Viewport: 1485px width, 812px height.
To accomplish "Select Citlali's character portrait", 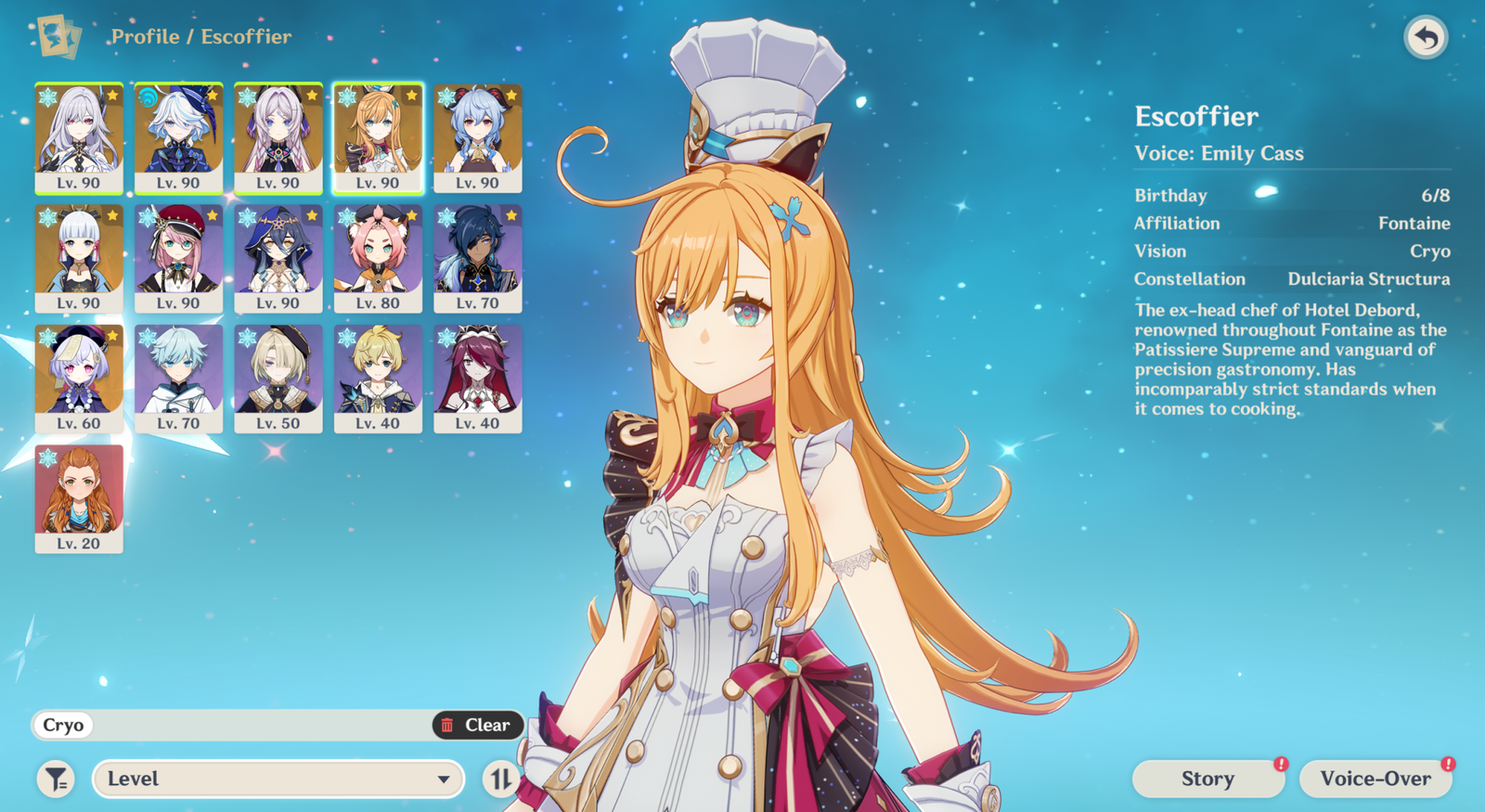I will tap(278, 136).
